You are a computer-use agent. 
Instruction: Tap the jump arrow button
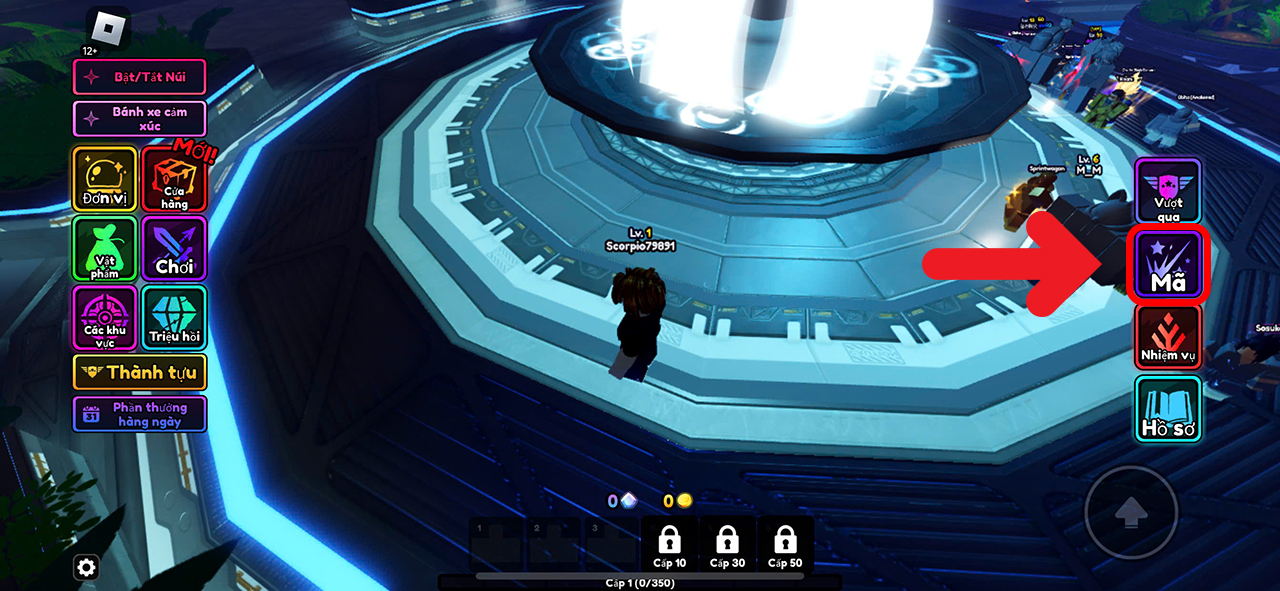click(x=1131, y=512)
